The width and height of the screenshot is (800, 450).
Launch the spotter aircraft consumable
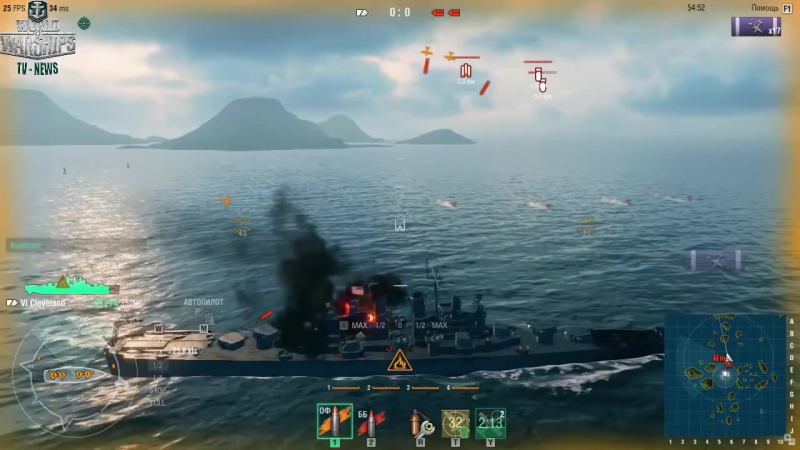pos(490,423)
